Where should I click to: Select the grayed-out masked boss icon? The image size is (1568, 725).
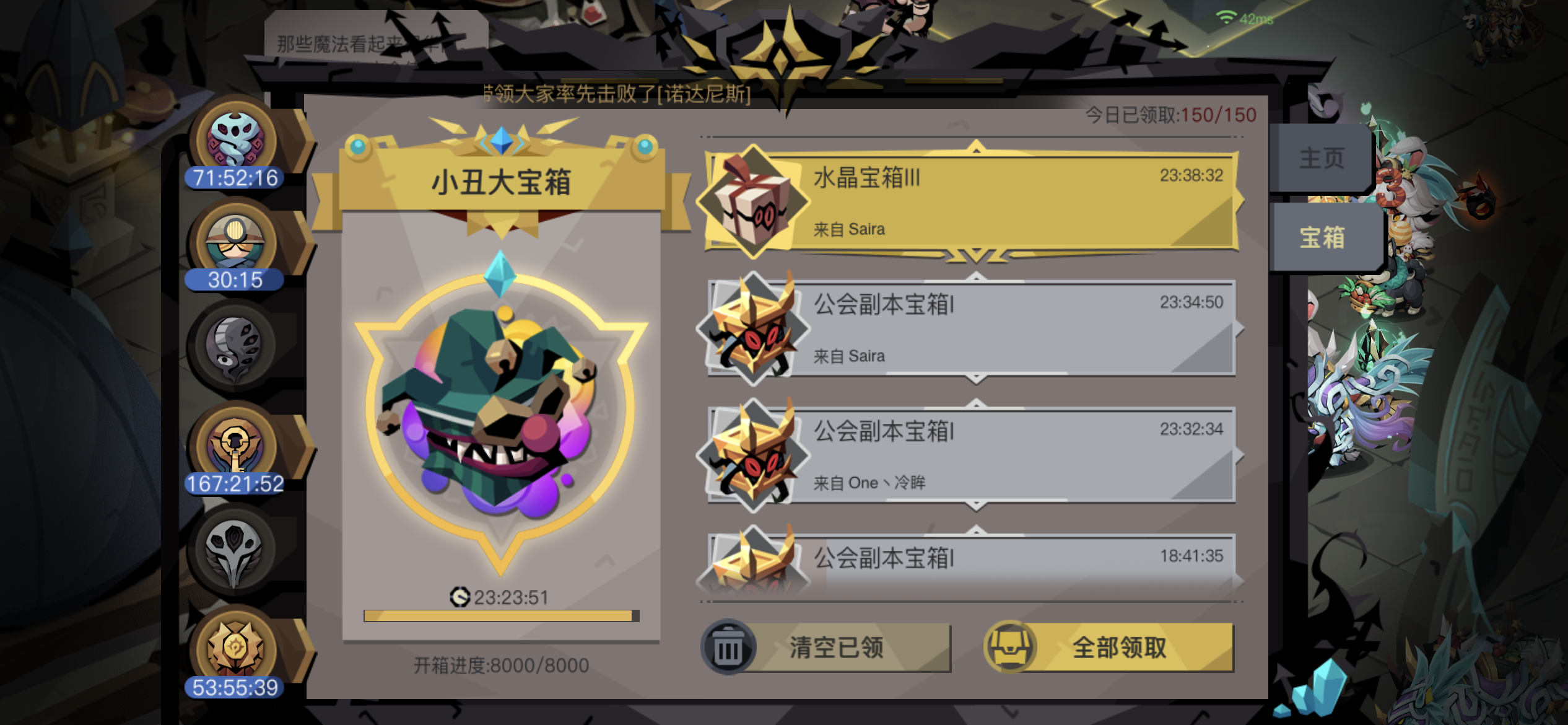(234, 349)
